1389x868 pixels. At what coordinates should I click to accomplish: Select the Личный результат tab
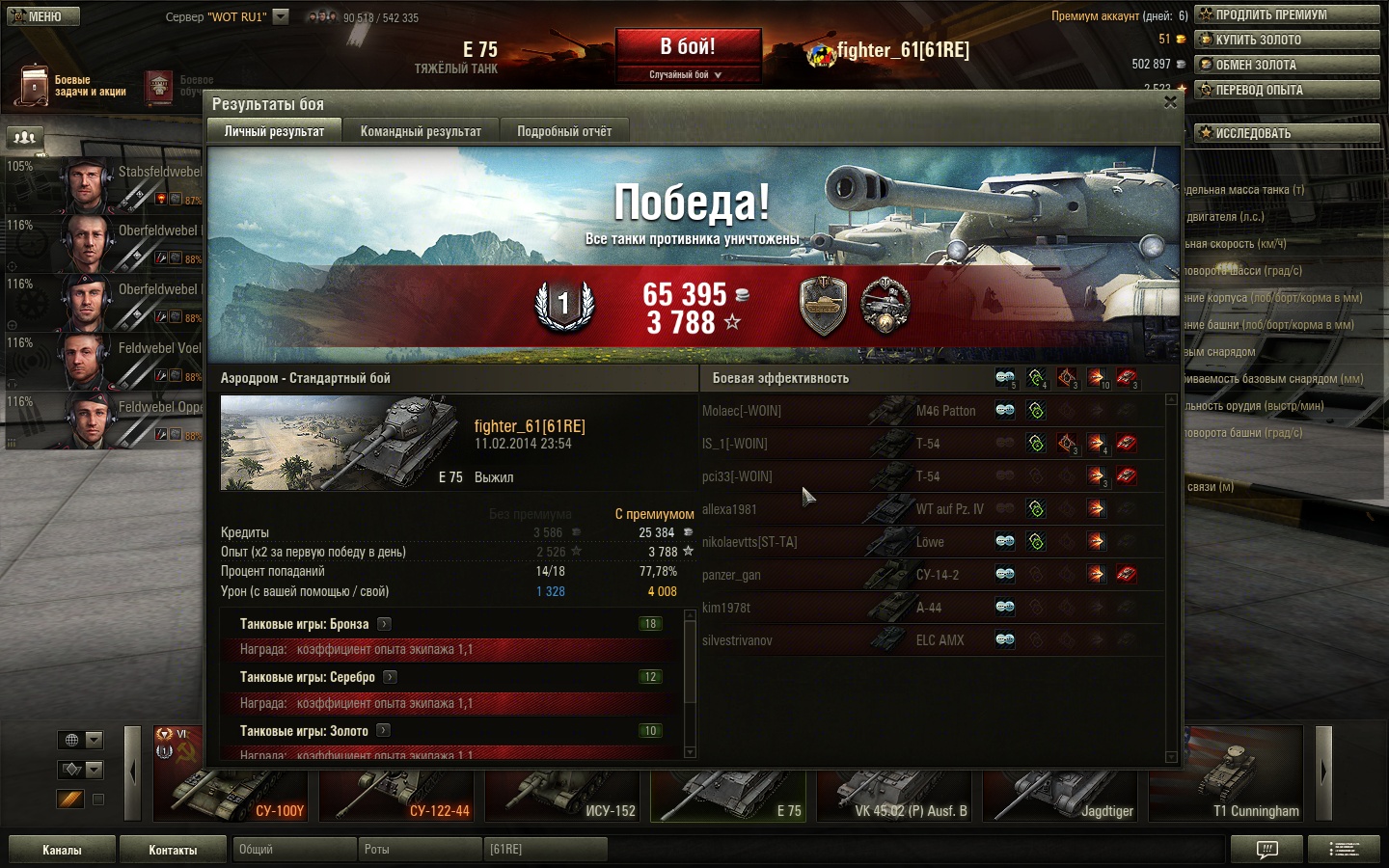click(274, 131)
